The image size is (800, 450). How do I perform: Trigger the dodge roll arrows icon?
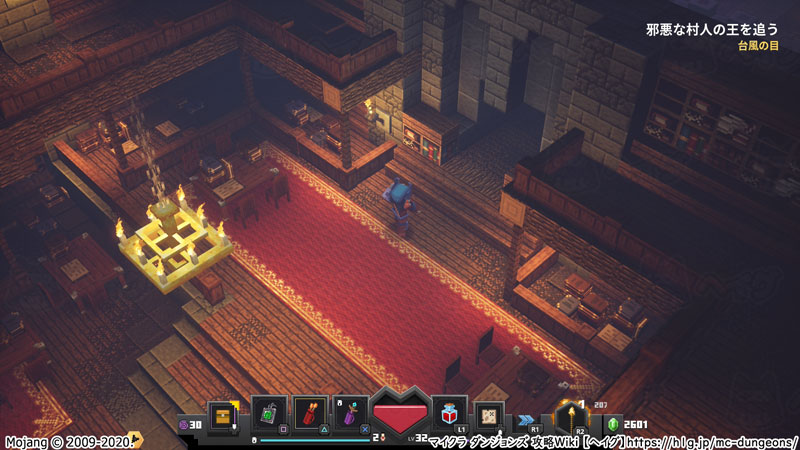pyautogui.click(x=526, y=420)
